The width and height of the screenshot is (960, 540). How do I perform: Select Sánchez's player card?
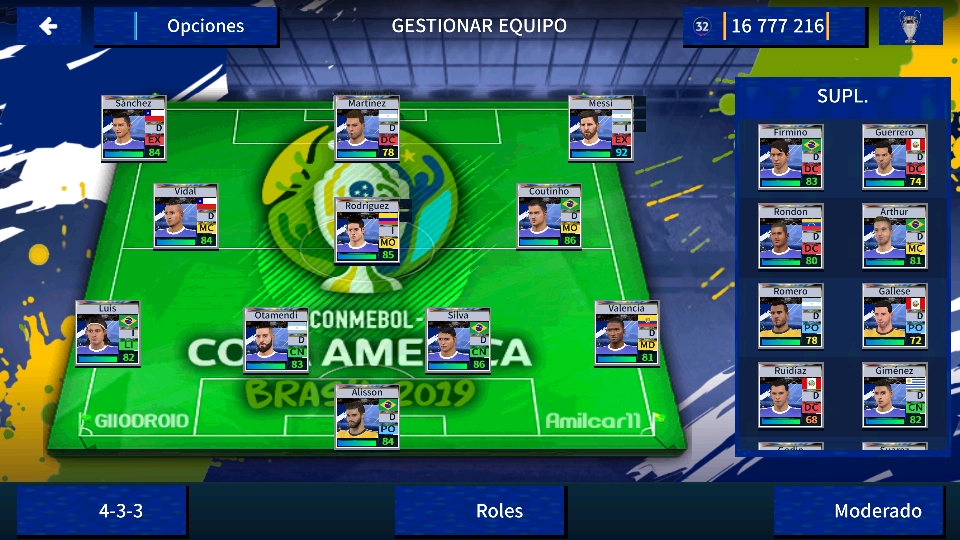click(x=133, y=129)
